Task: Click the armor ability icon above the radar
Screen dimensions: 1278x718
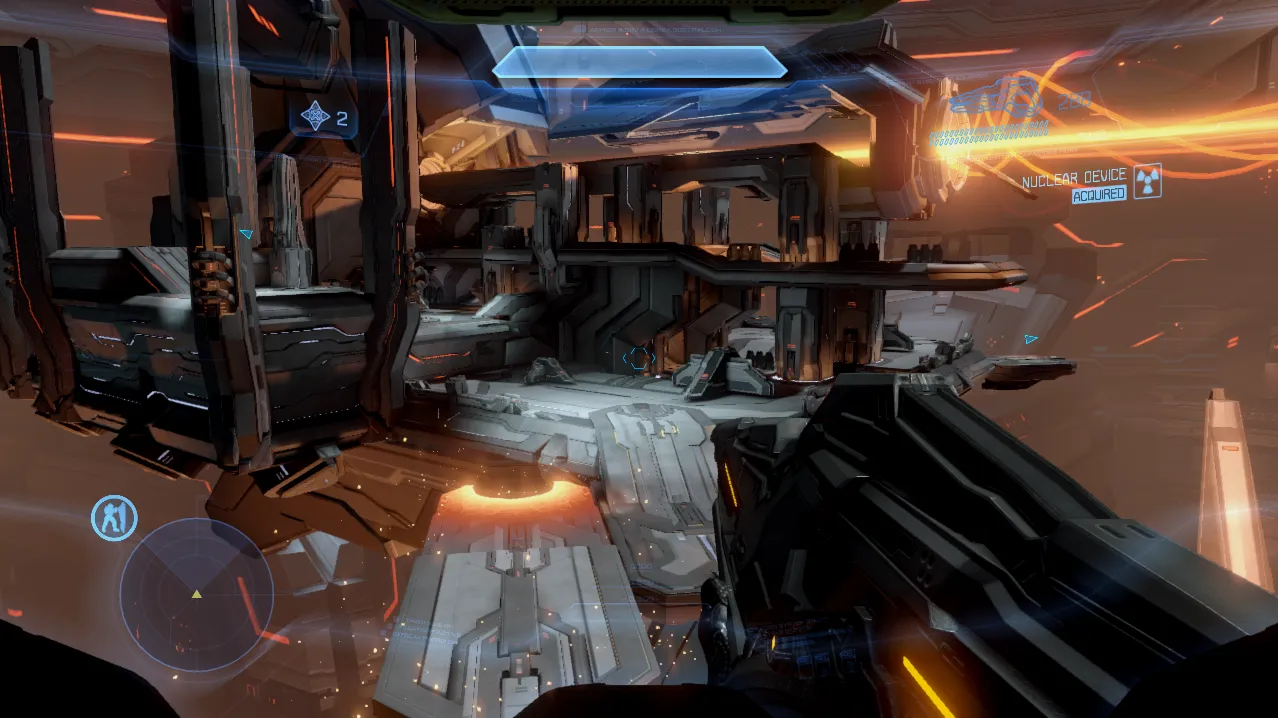Action: [x=114, y=518]
